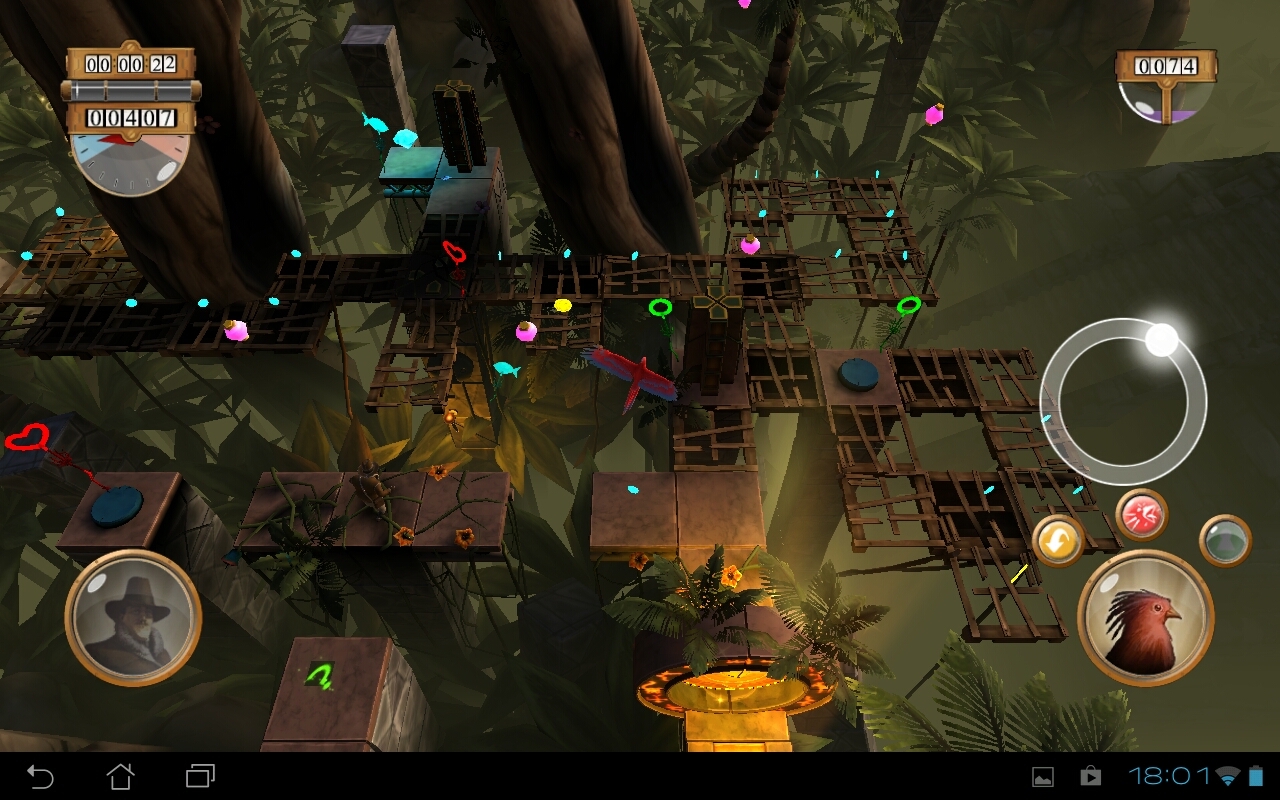1280x800 pixels.
Task: Trigger the red bird-call ability button
Action: pyautogui.click(x=1141, y=515)
